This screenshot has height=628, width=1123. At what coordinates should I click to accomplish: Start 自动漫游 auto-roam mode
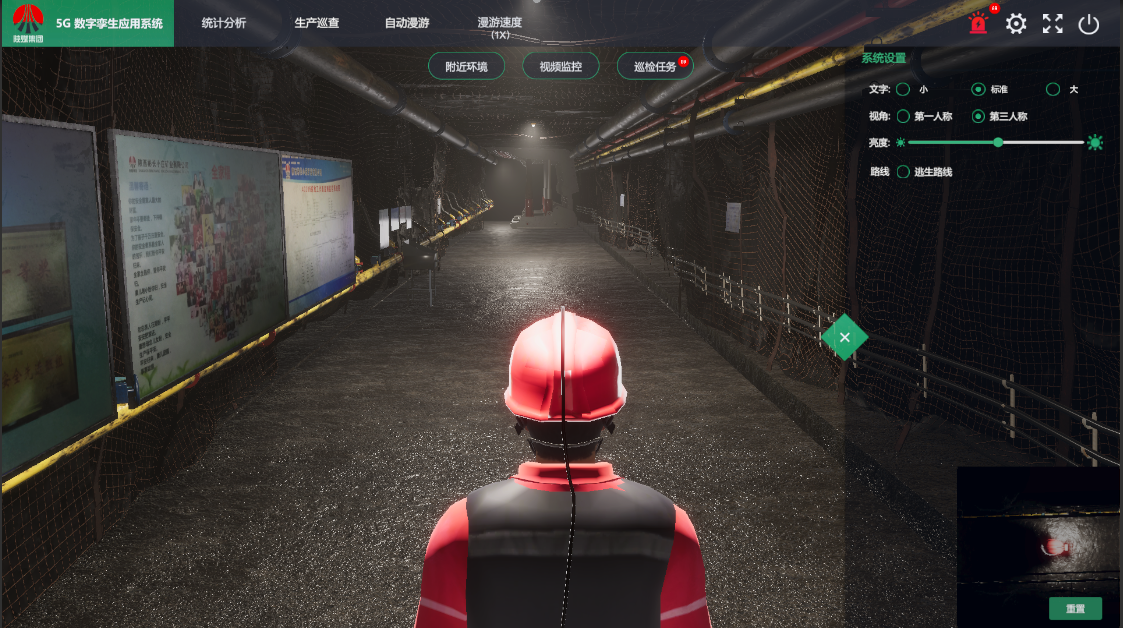pyautogui.click(x=407, y=23)
